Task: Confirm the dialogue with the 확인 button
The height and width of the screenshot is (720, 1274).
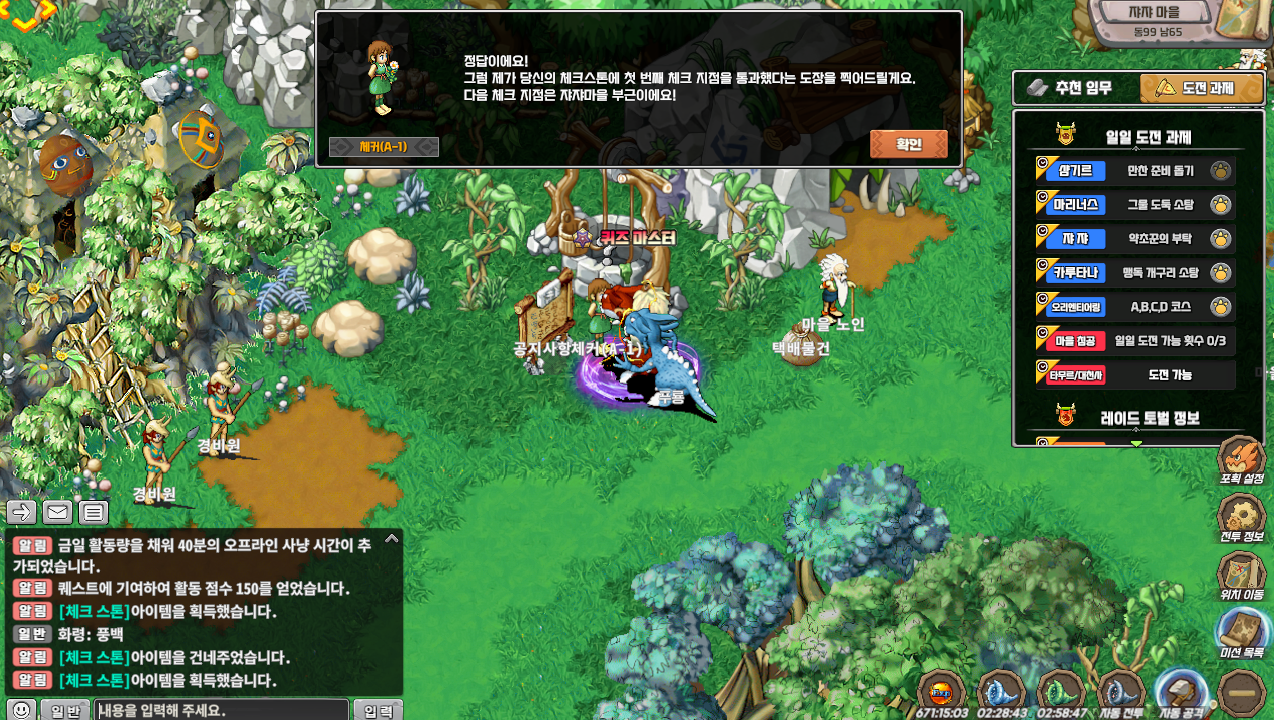Action: click(908, 144)
